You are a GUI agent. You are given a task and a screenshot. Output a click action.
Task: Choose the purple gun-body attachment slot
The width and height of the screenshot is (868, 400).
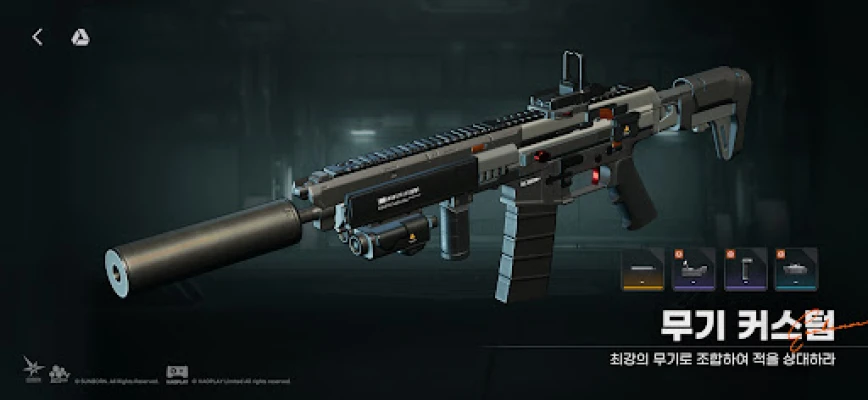click(x=694, y=269)
